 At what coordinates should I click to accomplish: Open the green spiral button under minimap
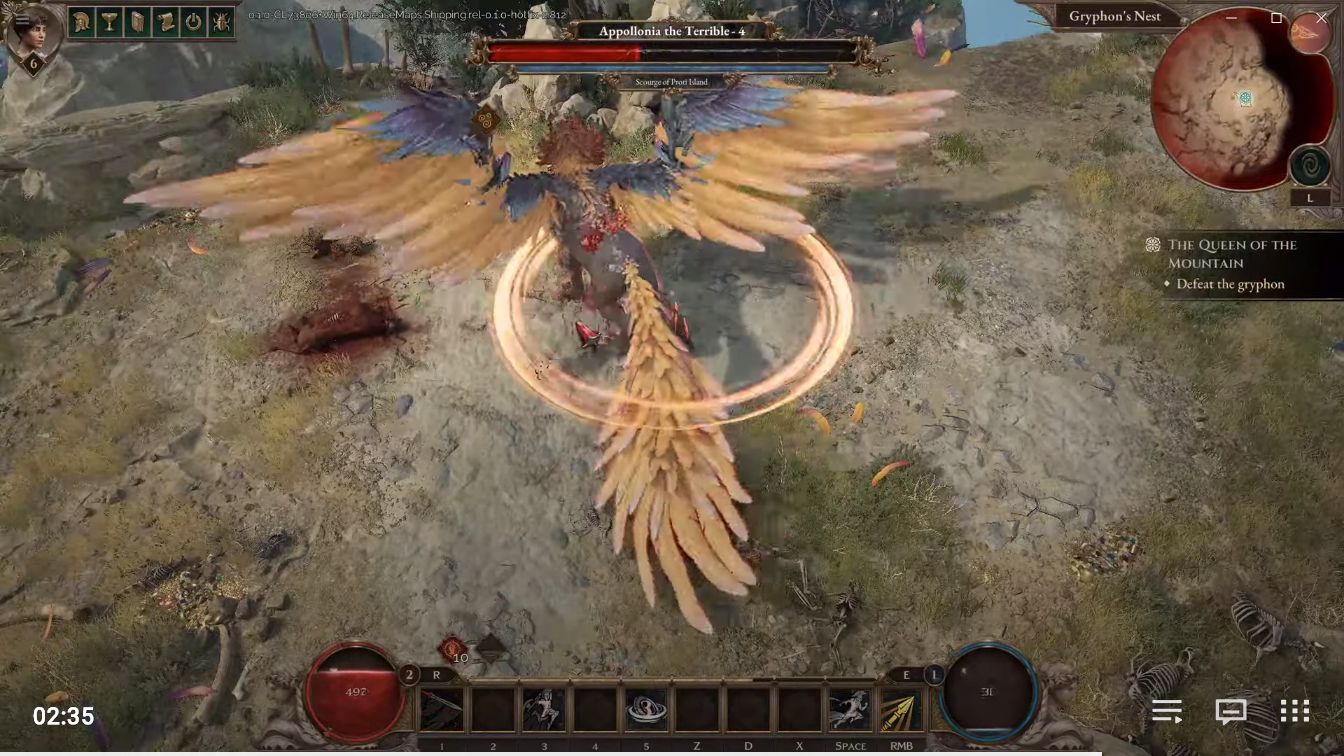[x=1309, y=165]
